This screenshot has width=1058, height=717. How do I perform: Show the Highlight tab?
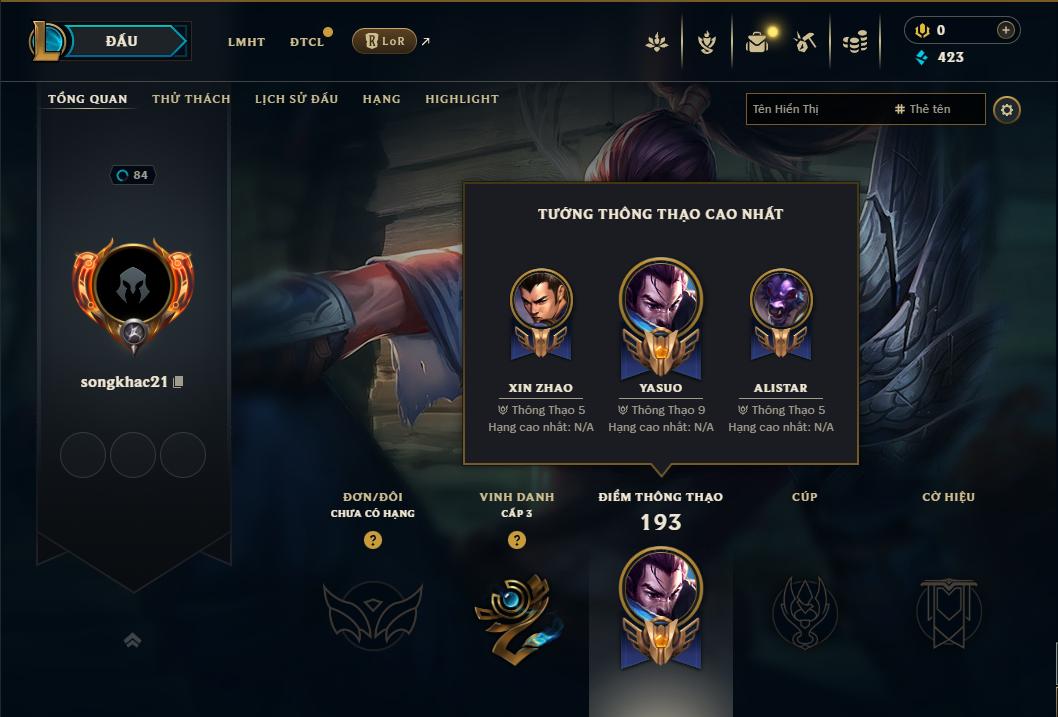coord(461,99)
